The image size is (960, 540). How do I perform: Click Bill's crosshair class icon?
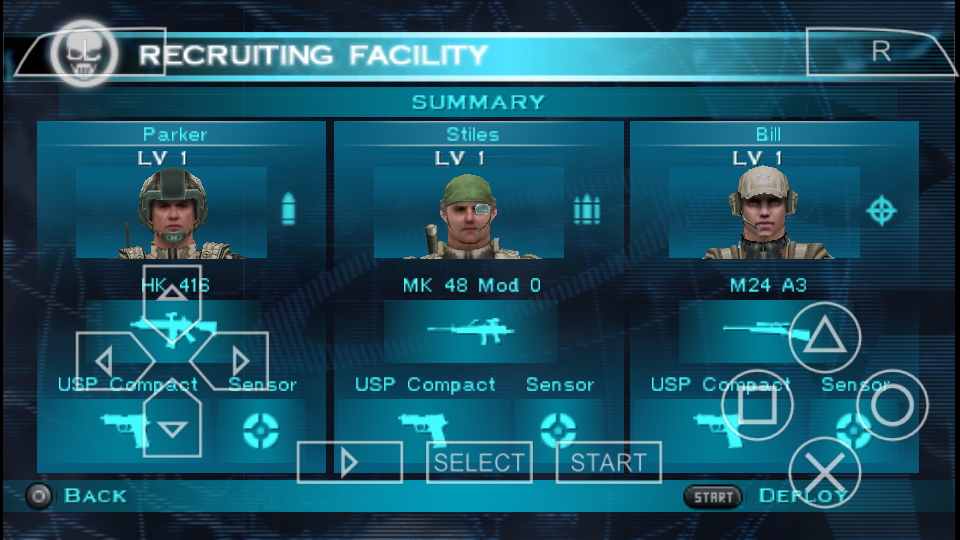(x=881, y=210)
